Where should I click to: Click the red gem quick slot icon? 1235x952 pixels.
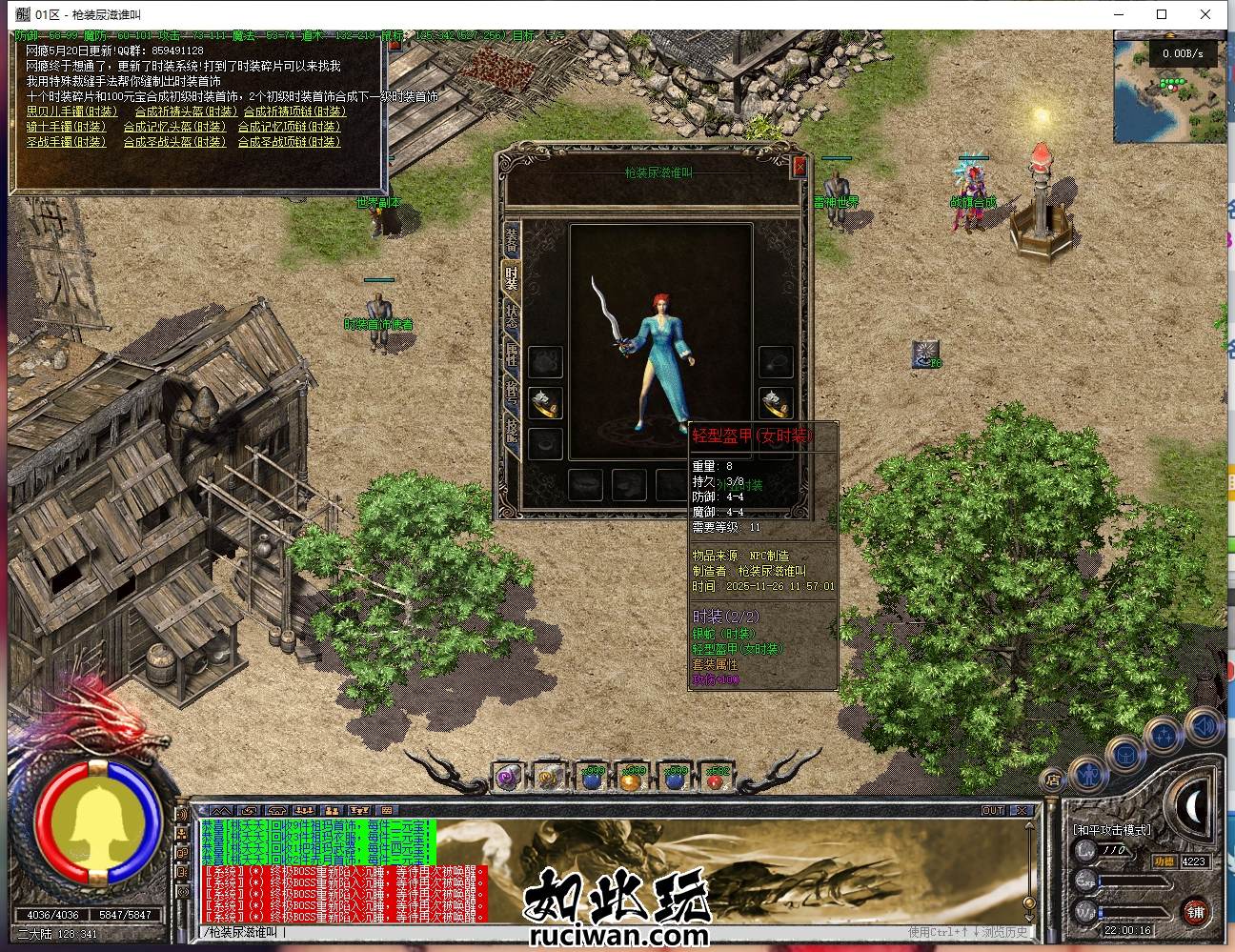716,782
